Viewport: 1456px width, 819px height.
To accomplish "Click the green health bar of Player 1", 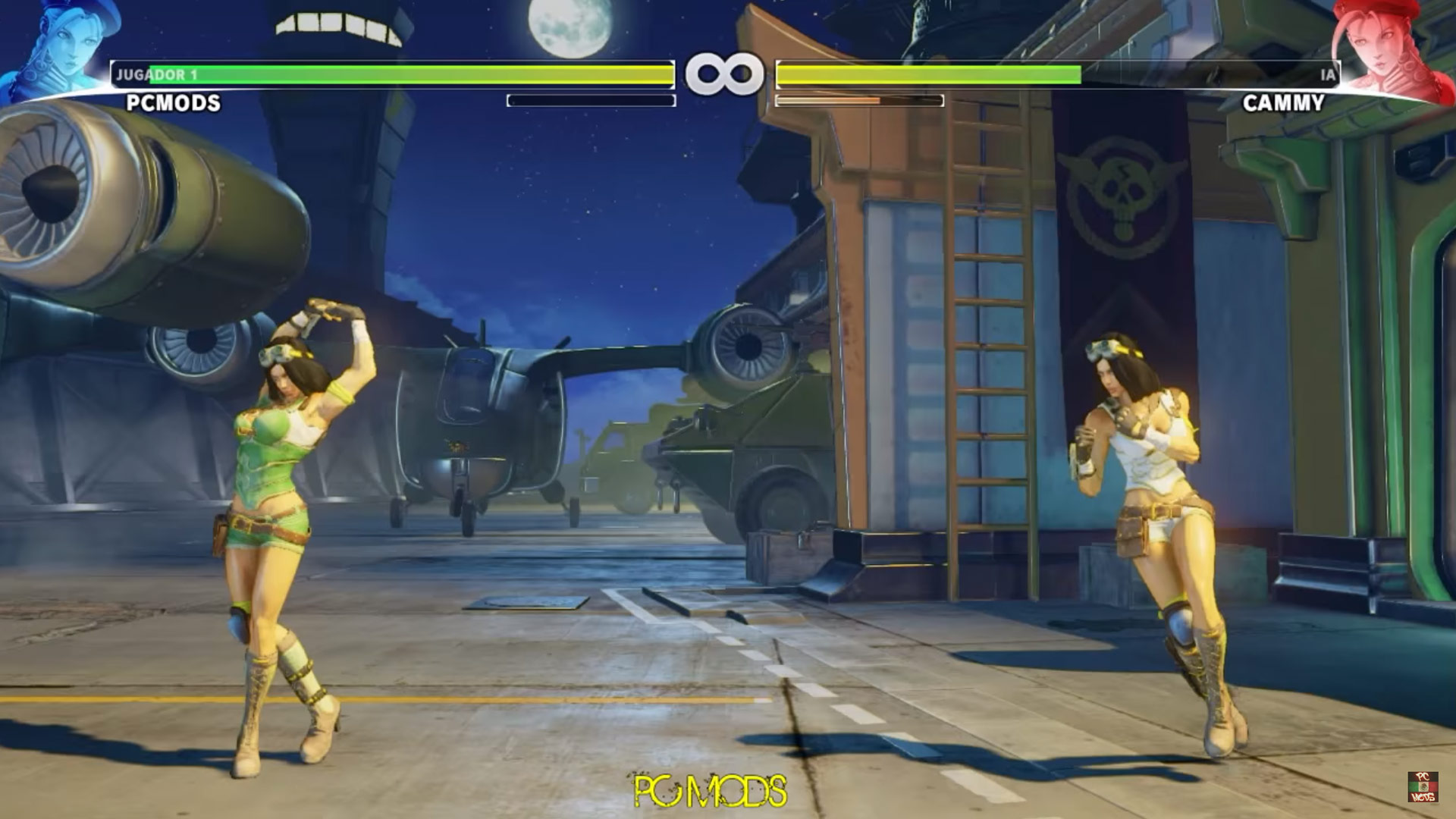I will click(x=379, y=73).
